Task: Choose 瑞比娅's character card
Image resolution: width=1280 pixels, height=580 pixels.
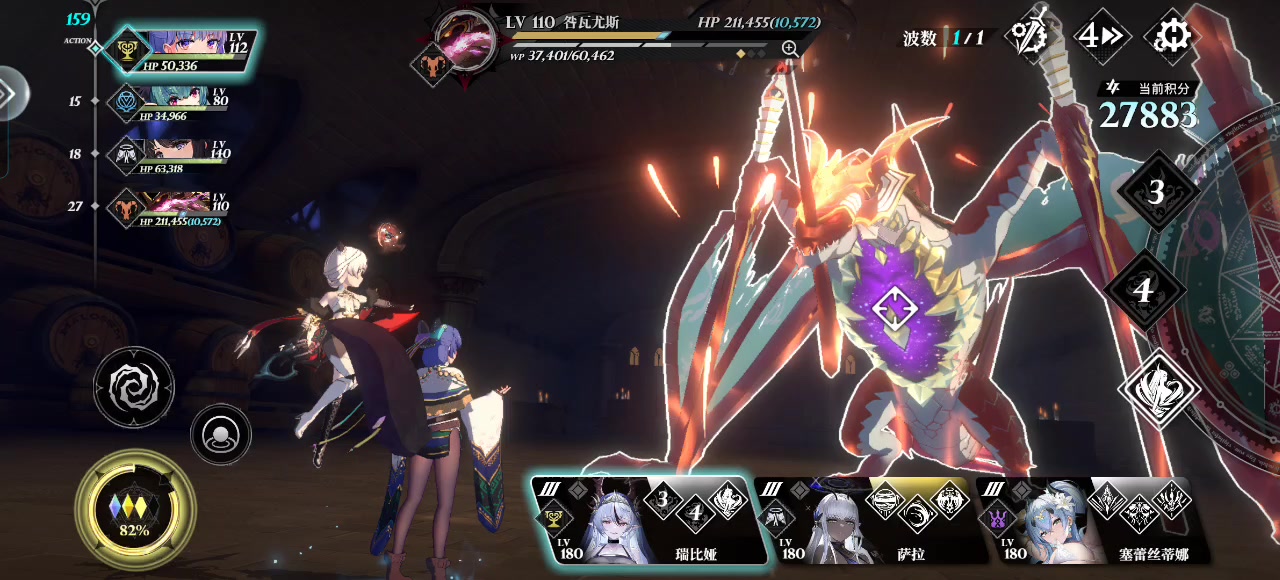Action: coord(640,521)
